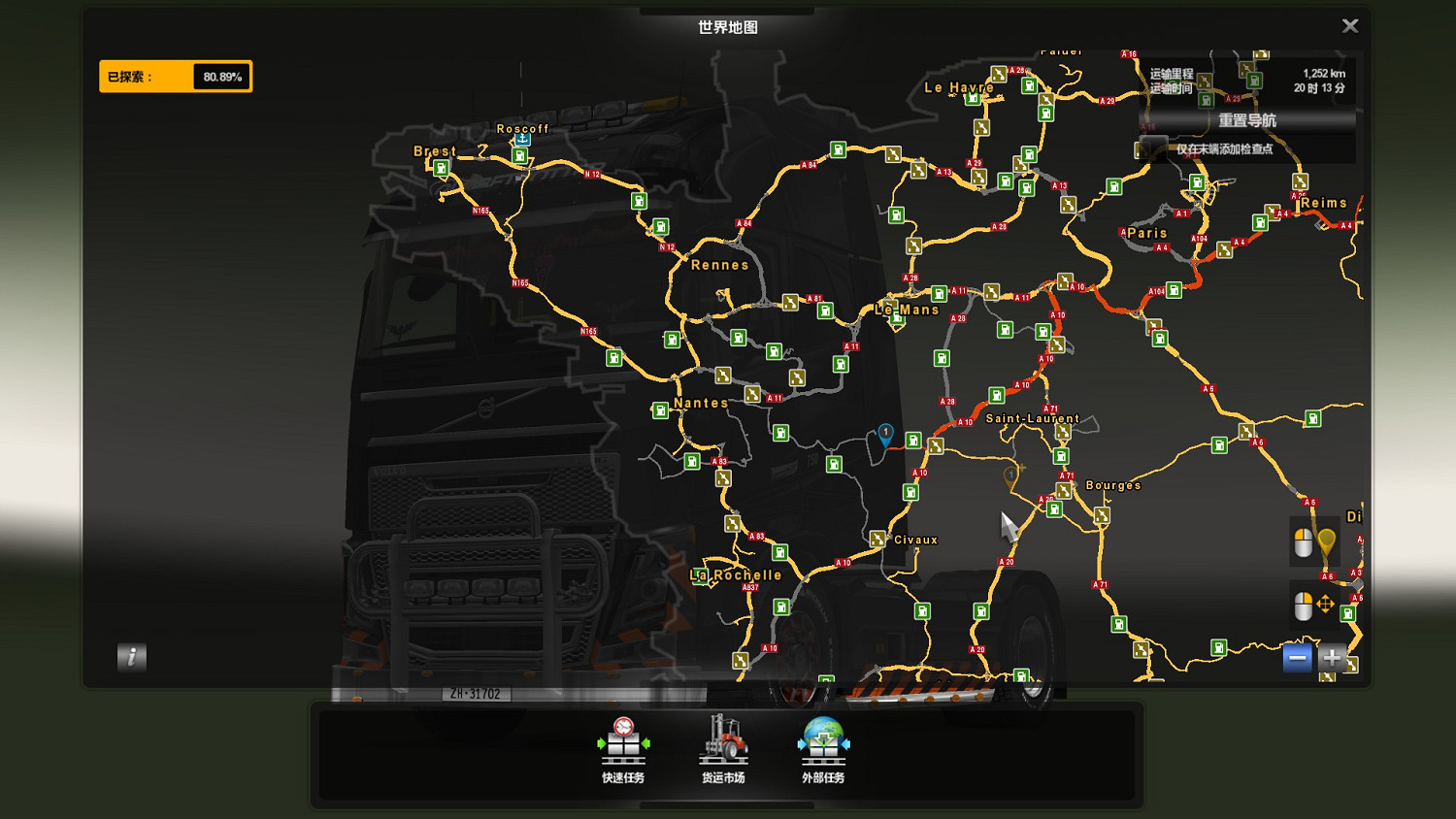Click the Paris city label on the map
Viewport: 1456px width, 819px height.
pos(1146,233)
